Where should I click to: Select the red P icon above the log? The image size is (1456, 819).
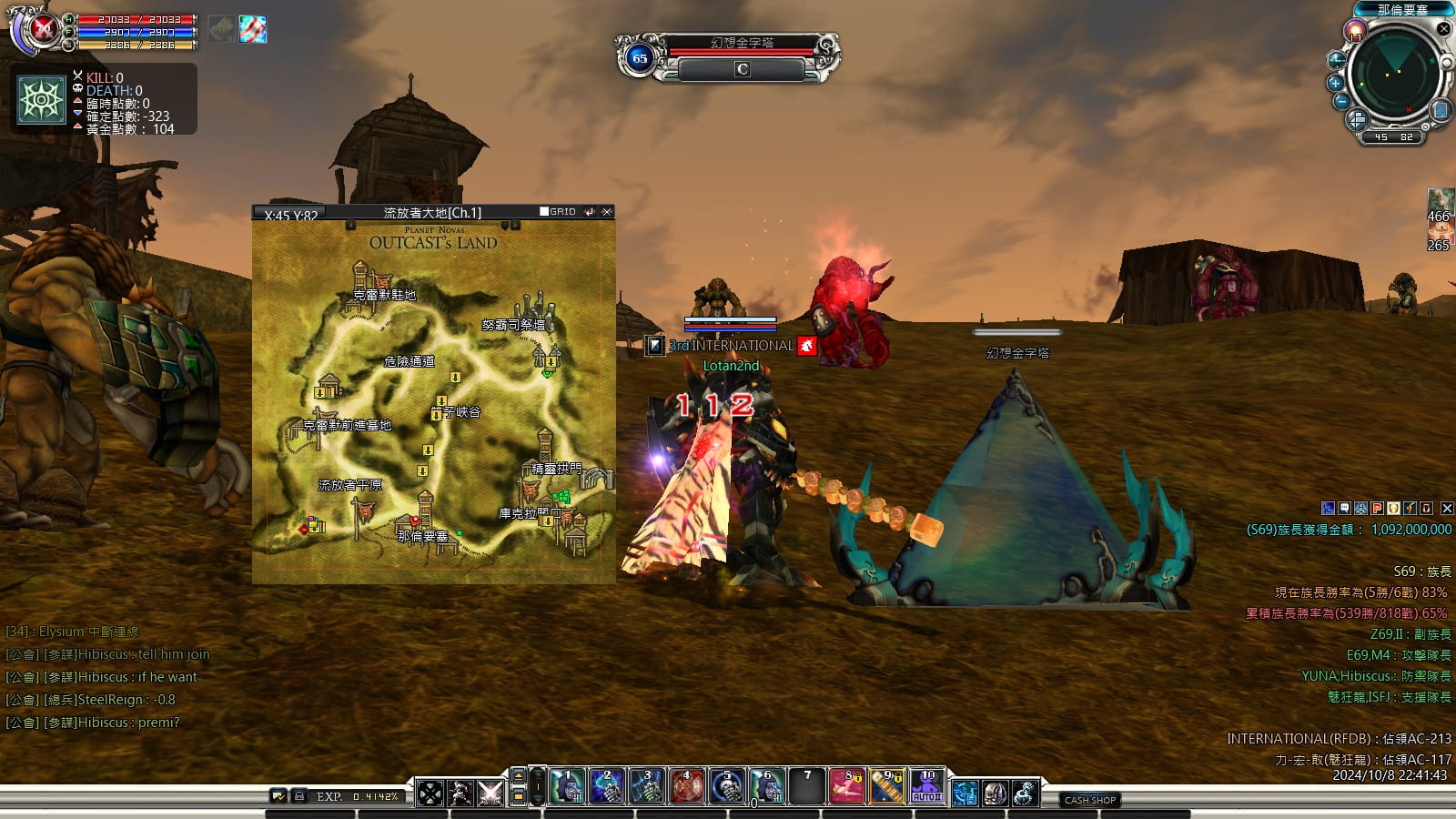click(1377, 509)
